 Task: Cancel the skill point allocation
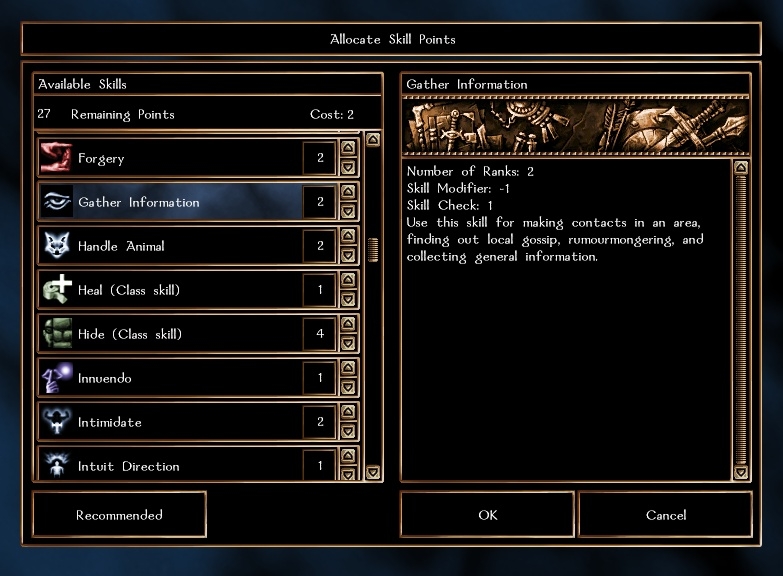665,515
